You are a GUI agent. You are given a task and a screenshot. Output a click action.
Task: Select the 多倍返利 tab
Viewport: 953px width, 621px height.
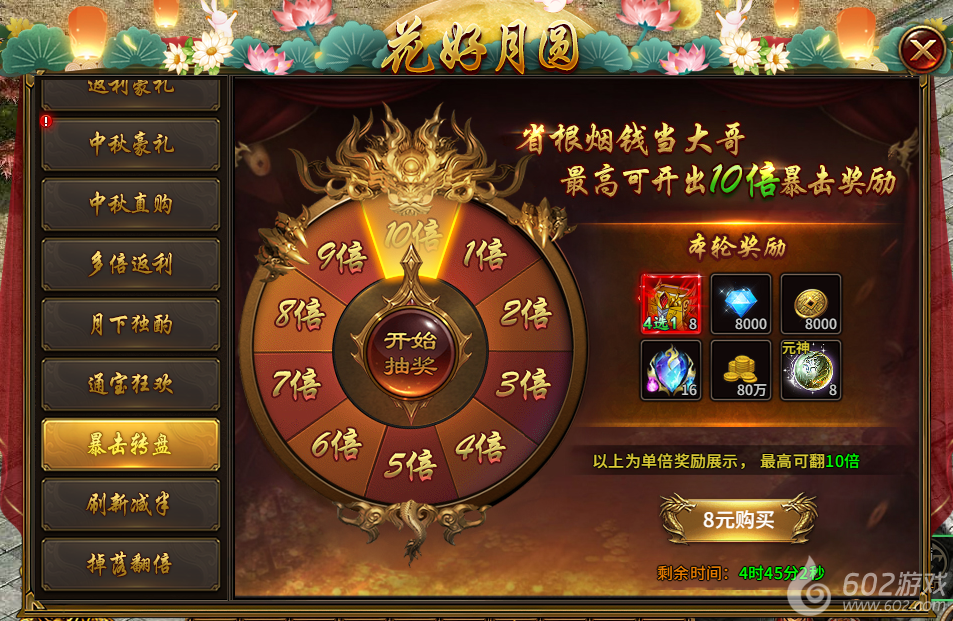[x=131, y=264]
